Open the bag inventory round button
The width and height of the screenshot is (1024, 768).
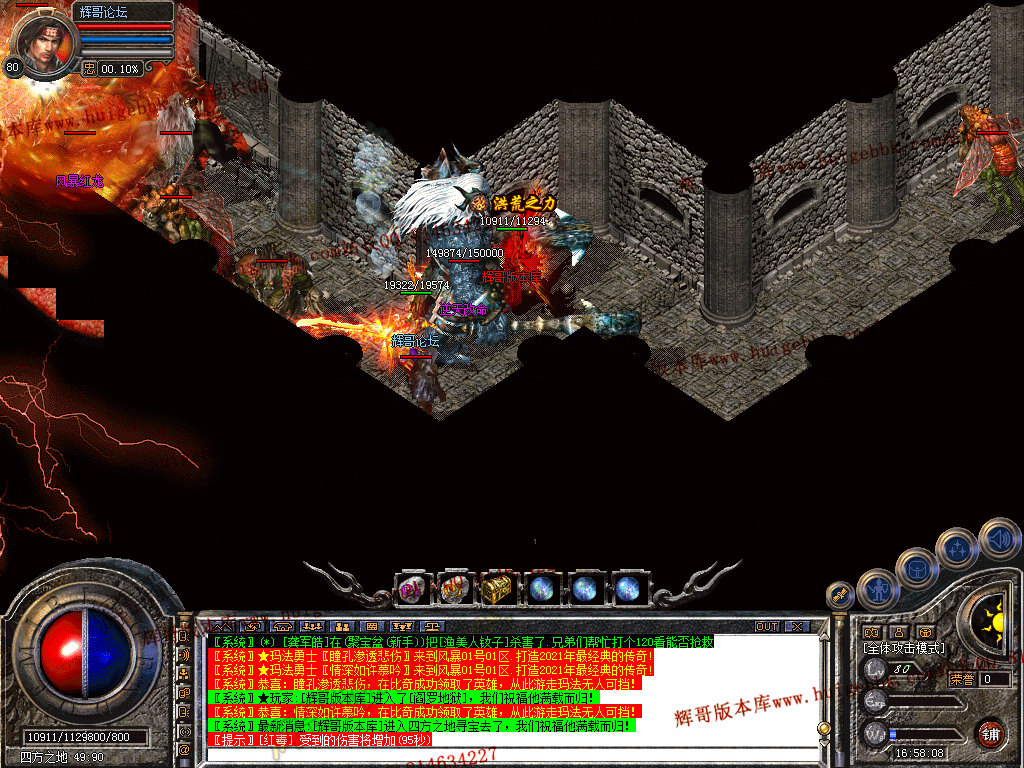[916, 569]
